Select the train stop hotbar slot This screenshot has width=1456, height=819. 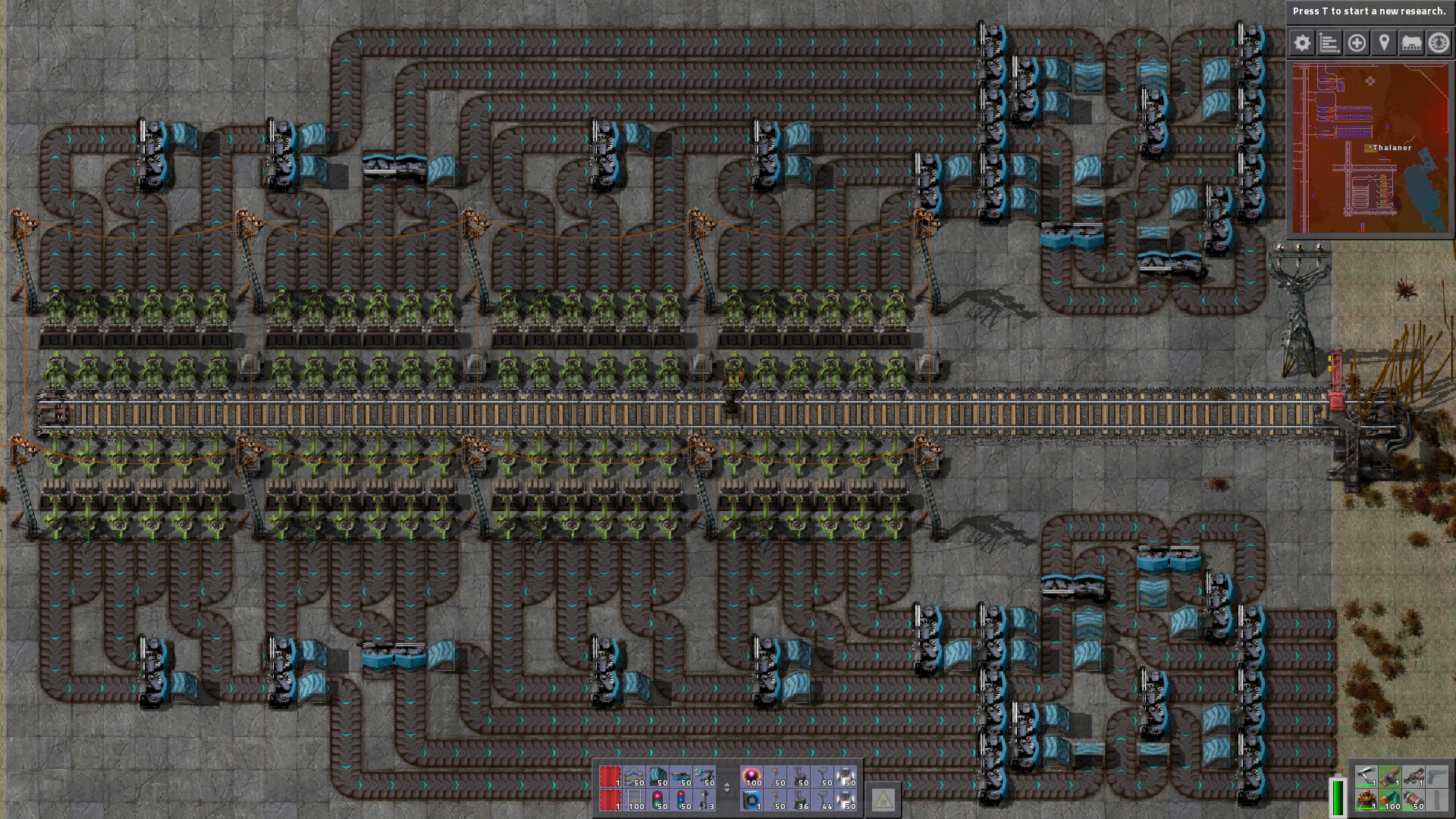pyautogui.click(x=704, y=800)
